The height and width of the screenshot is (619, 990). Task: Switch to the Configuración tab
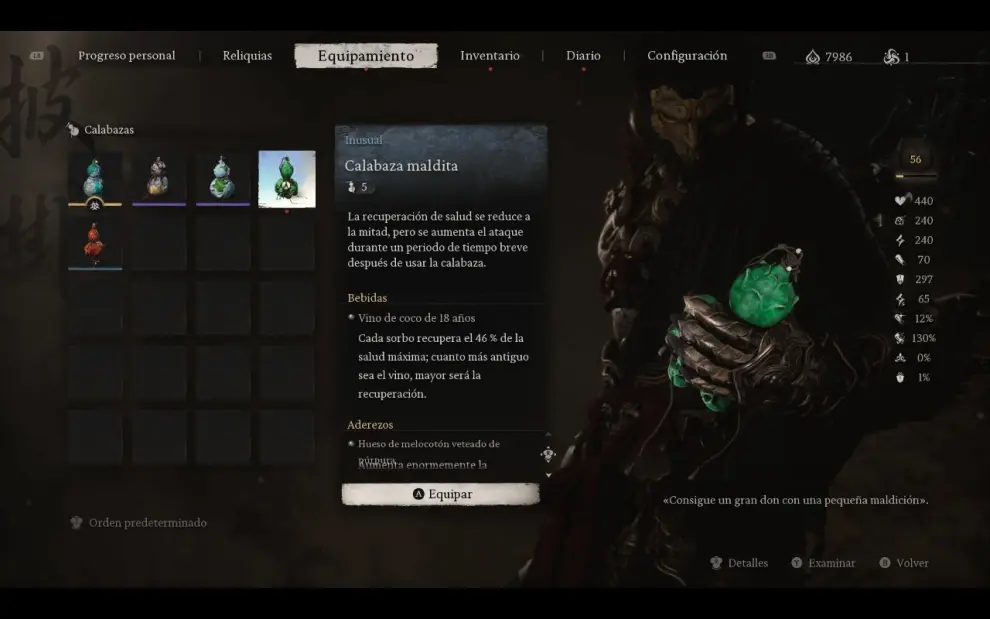687,56
